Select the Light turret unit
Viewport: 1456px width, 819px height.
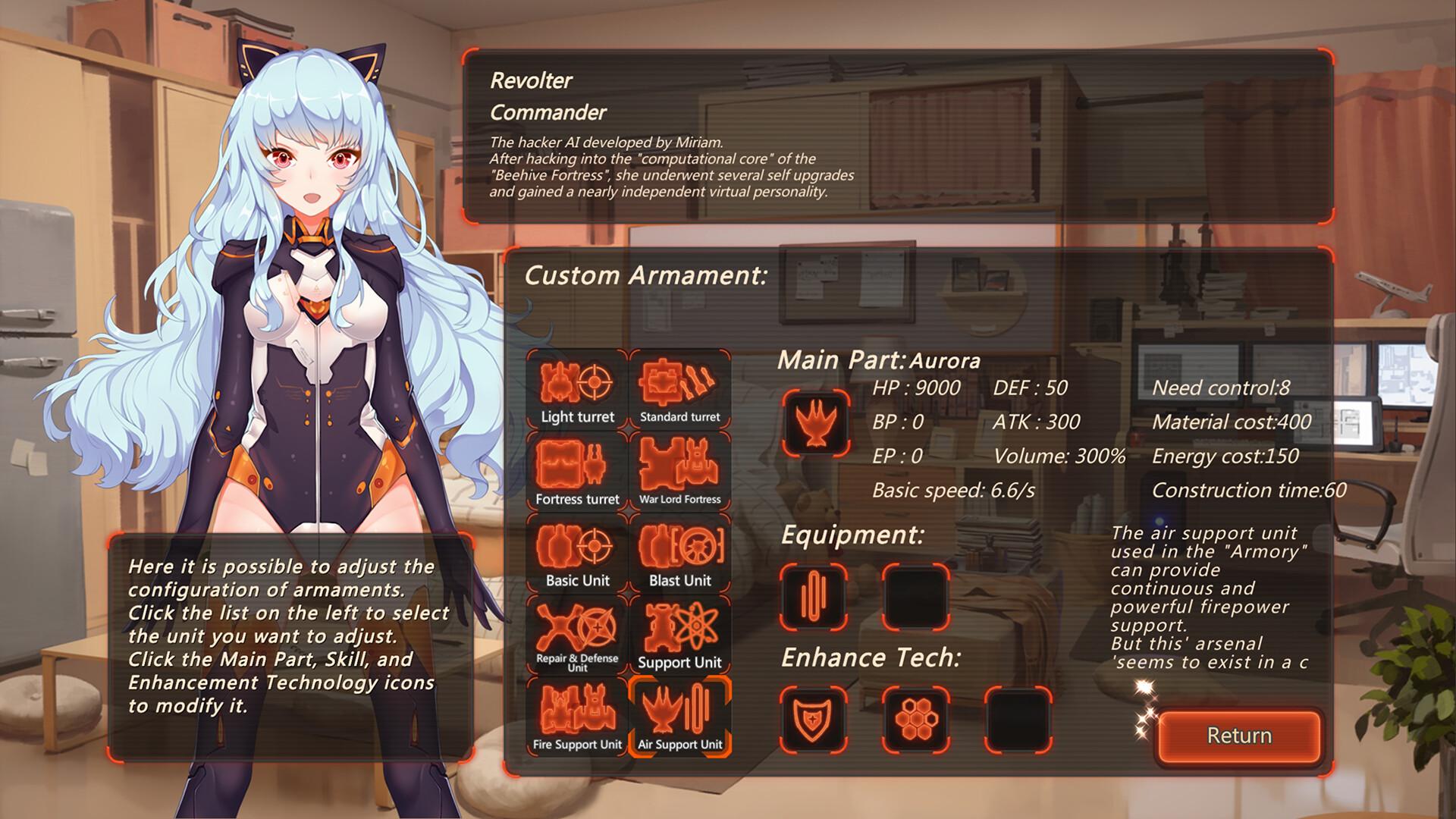577,390
